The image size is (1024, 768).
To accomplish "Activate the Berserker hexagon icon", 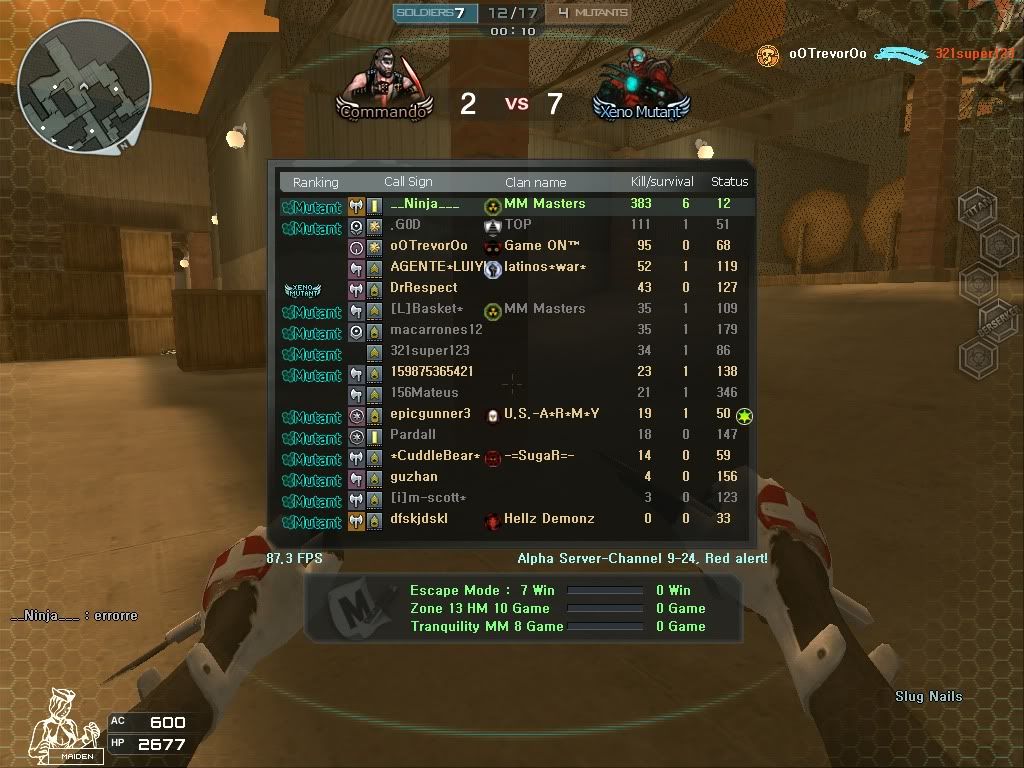I will click(x=997, y=322).
